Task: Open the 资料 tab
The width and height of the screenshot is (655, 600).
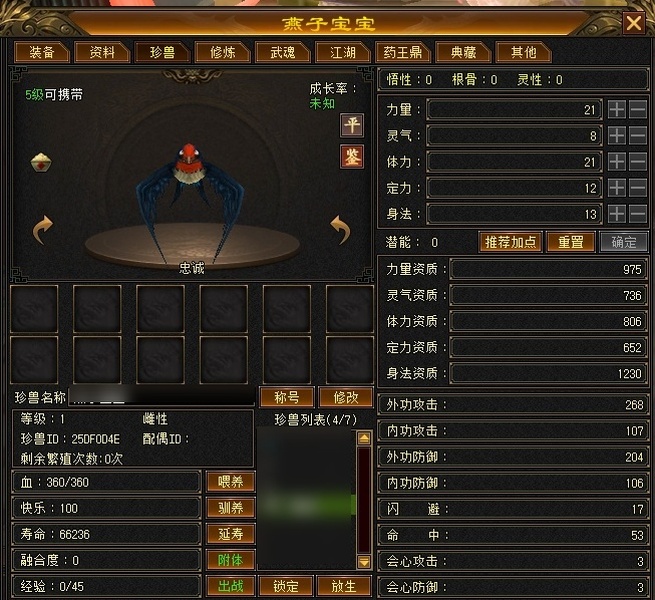Action: [x=102, y=52]
